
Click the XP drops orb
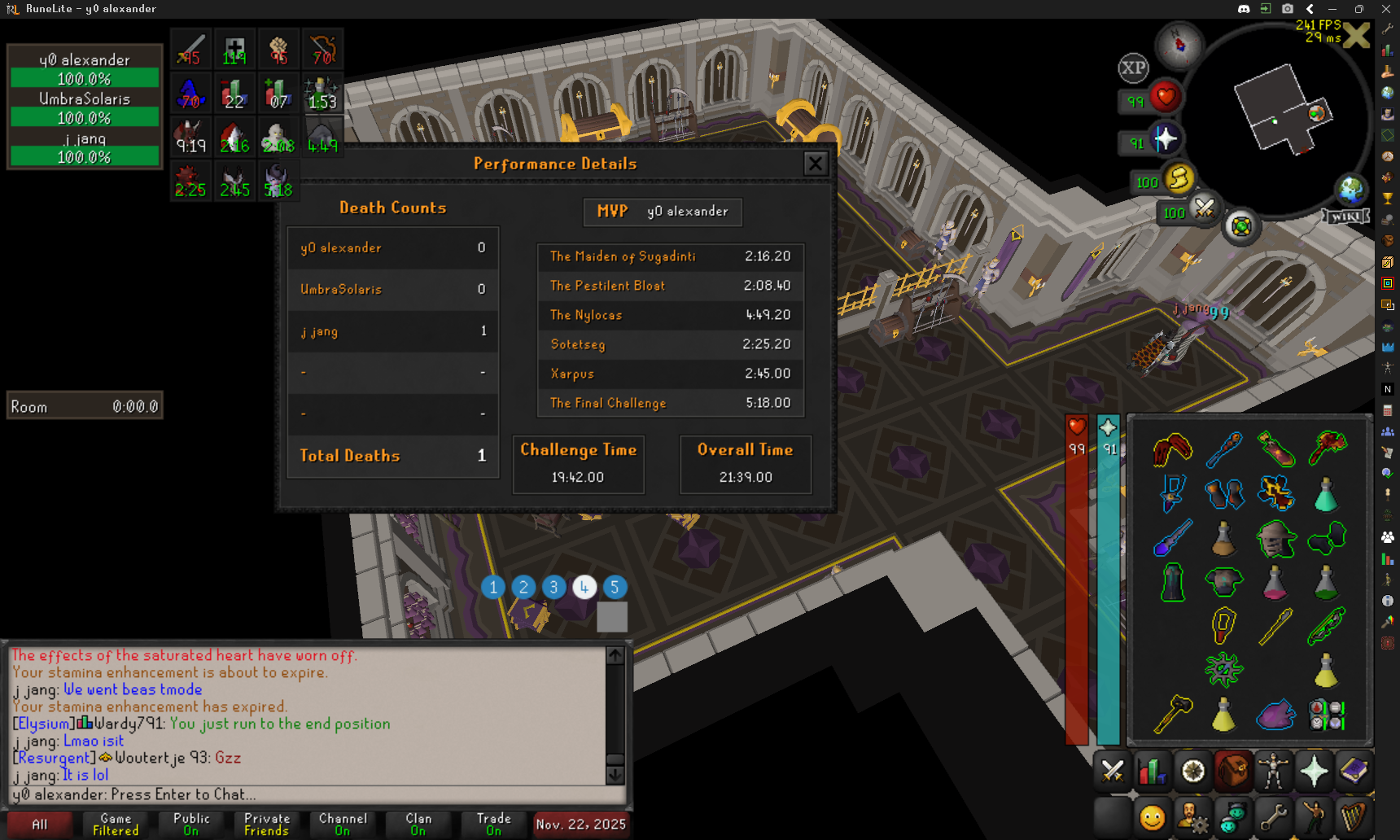1133,68
